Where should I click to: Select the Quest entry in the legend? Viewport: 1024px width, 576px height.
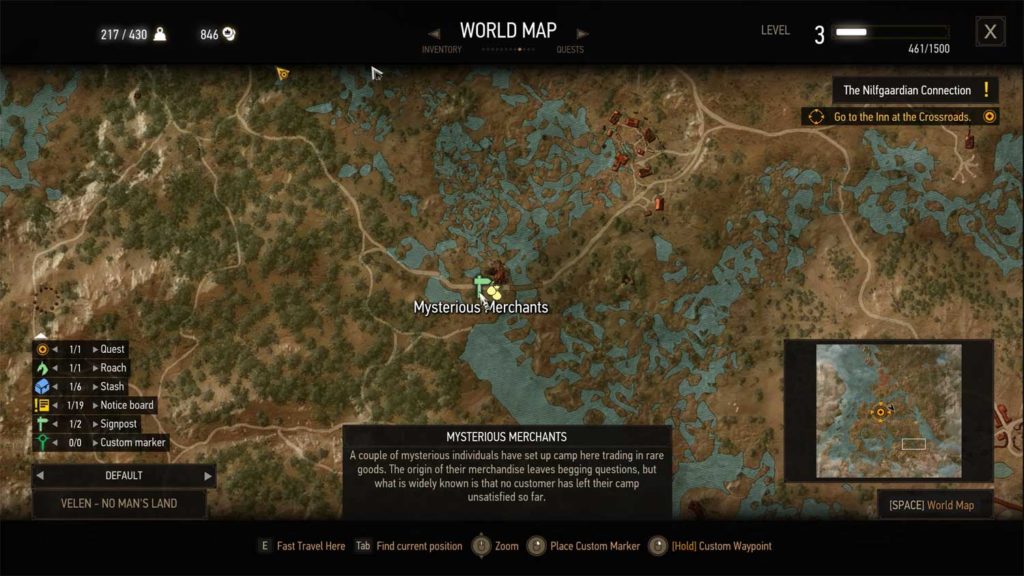pyautogui.click(x=112, y=349)
